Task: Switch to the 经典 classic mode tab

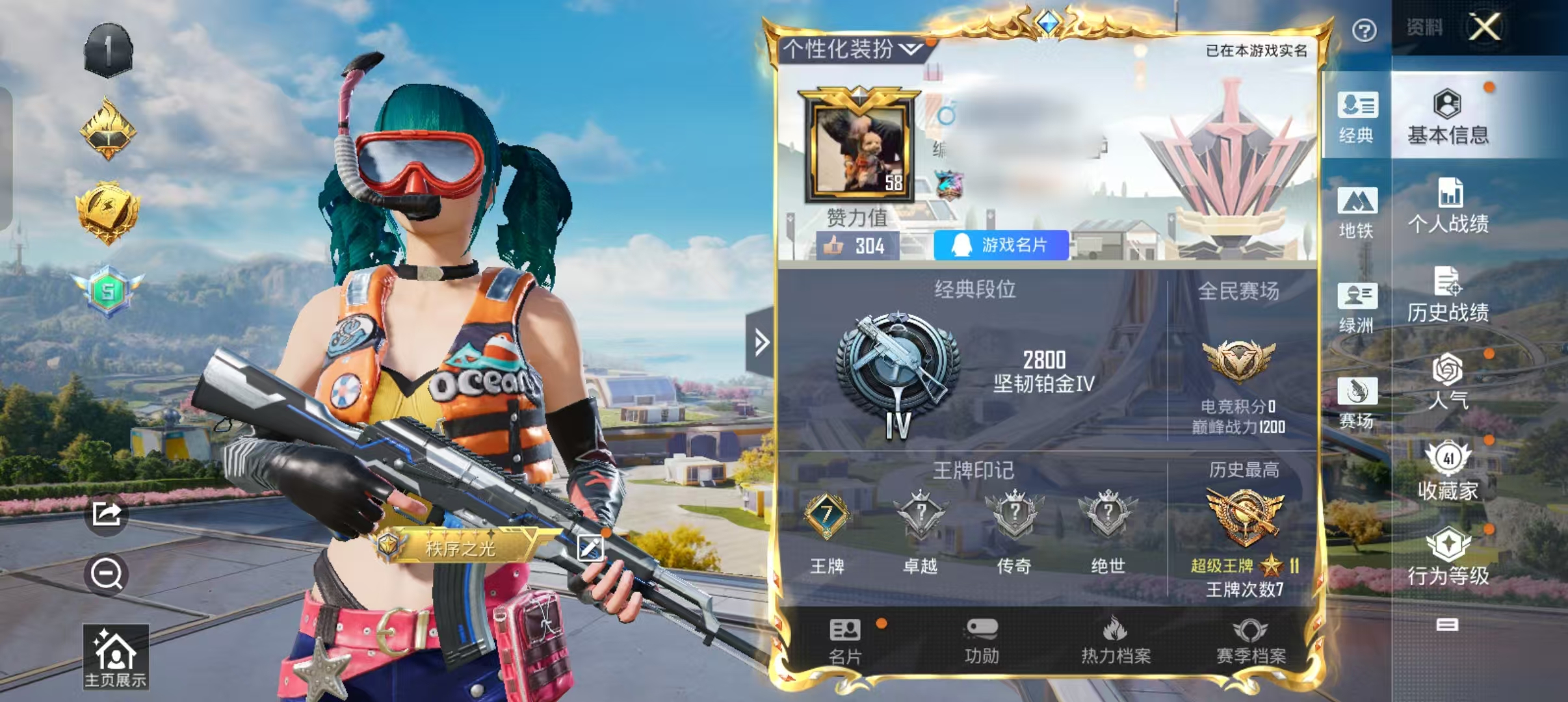Action: tap(1357, 117)
